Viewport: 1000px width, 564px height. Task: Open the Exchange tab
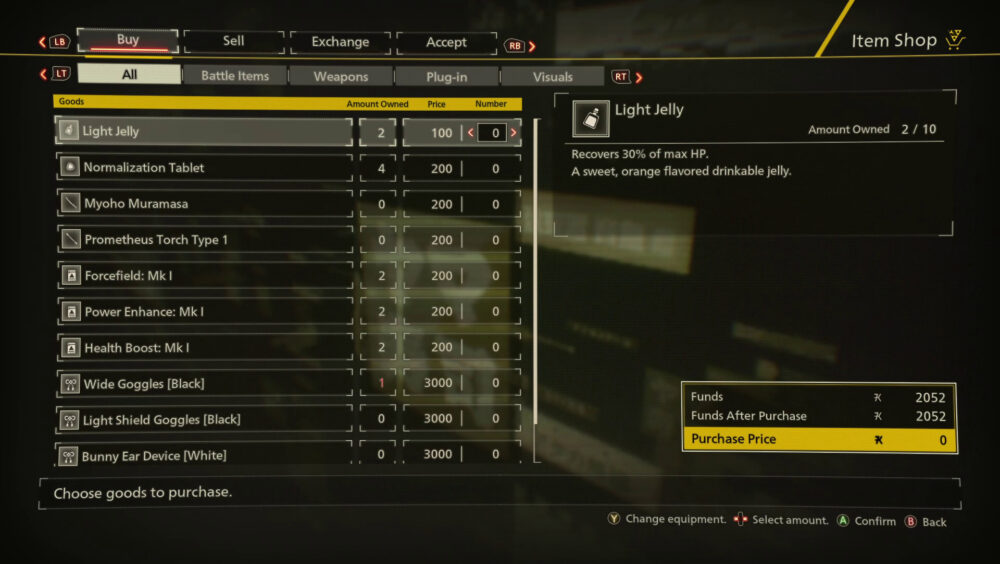tap(340, 42)
